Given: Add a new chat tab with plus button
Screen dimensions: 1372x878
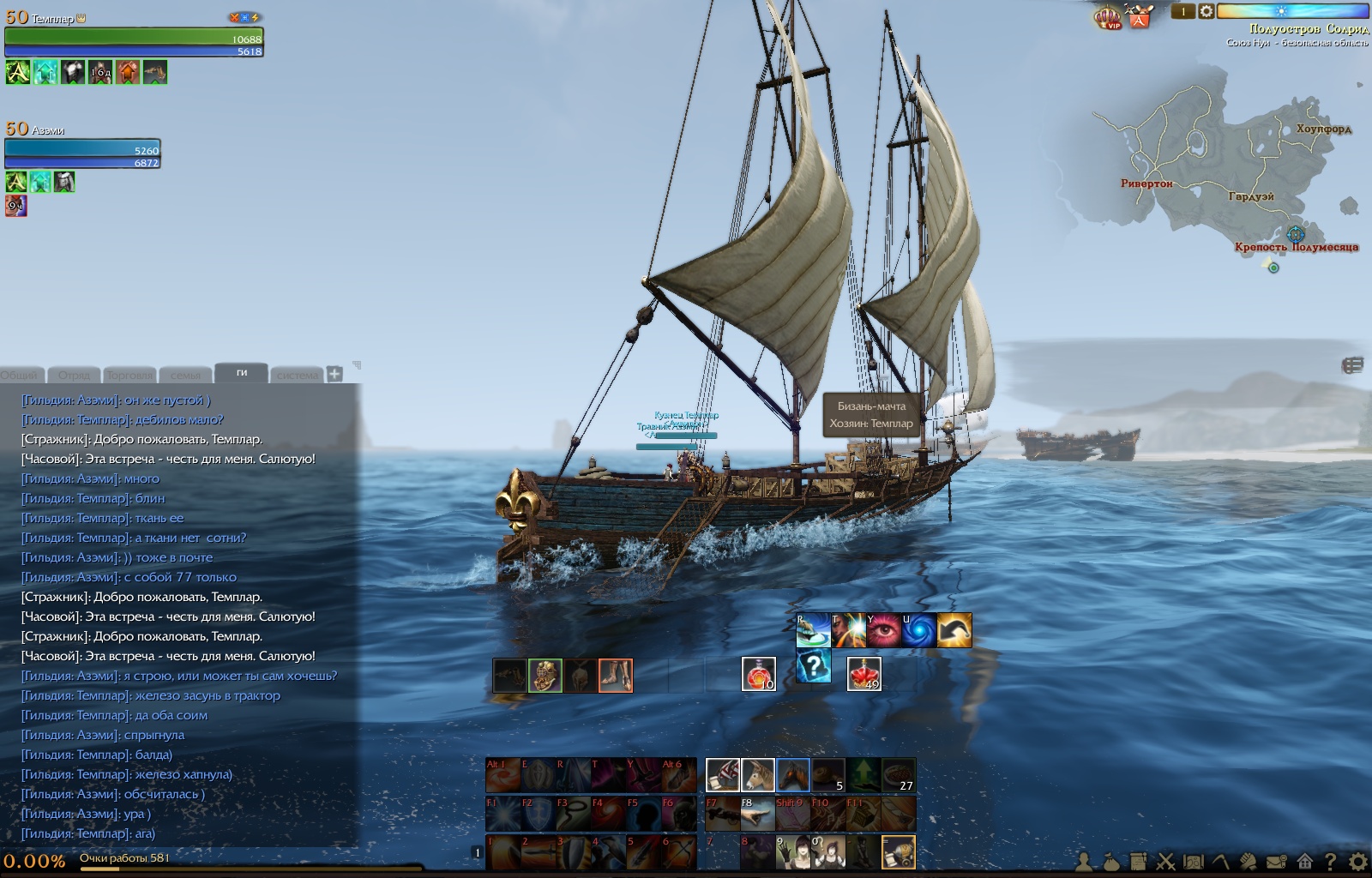Looking at the screenshot, I should click(334, 374).
